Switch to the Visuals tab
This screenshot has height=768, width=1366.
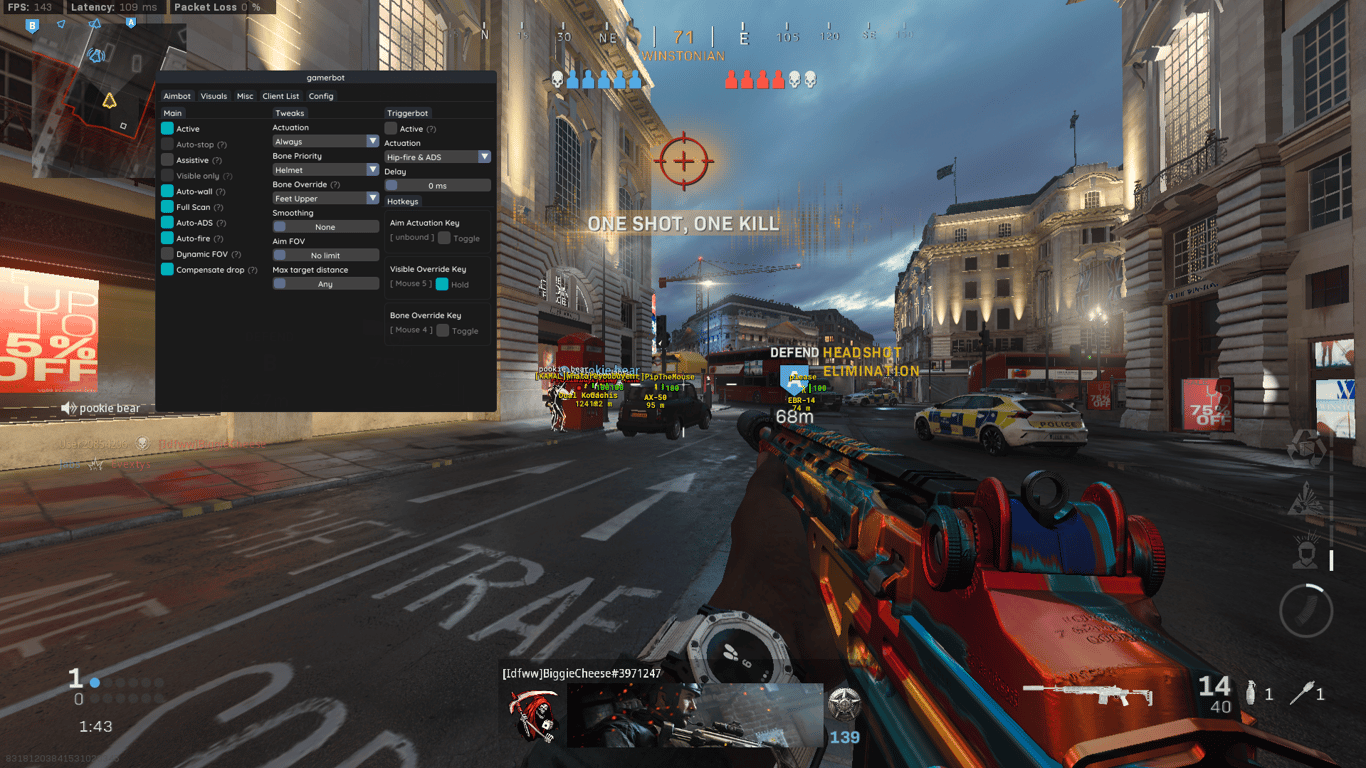[x=213, y=96]
